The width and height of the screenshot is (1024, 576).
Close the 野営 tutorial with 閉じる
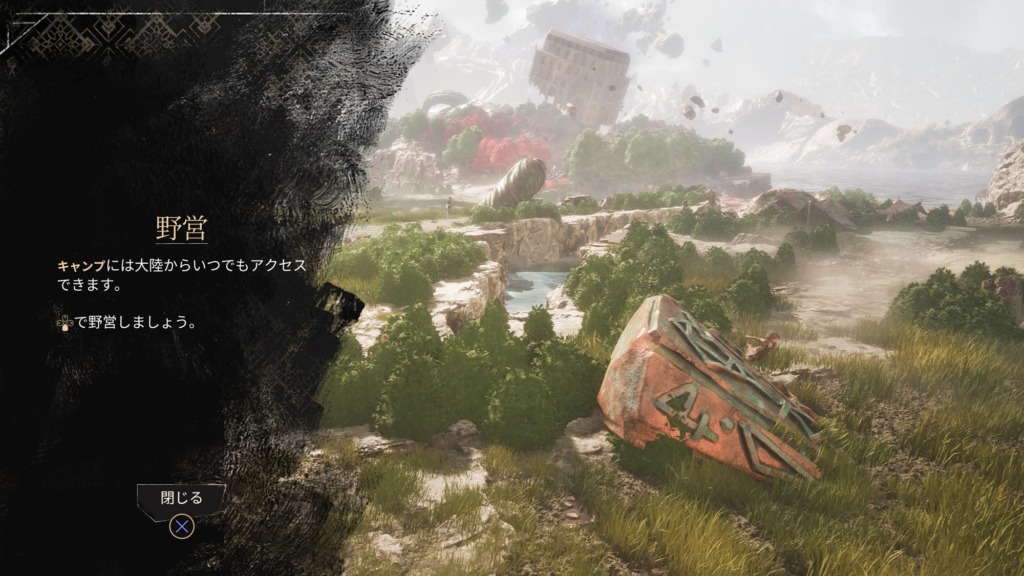tap(181, 499)
